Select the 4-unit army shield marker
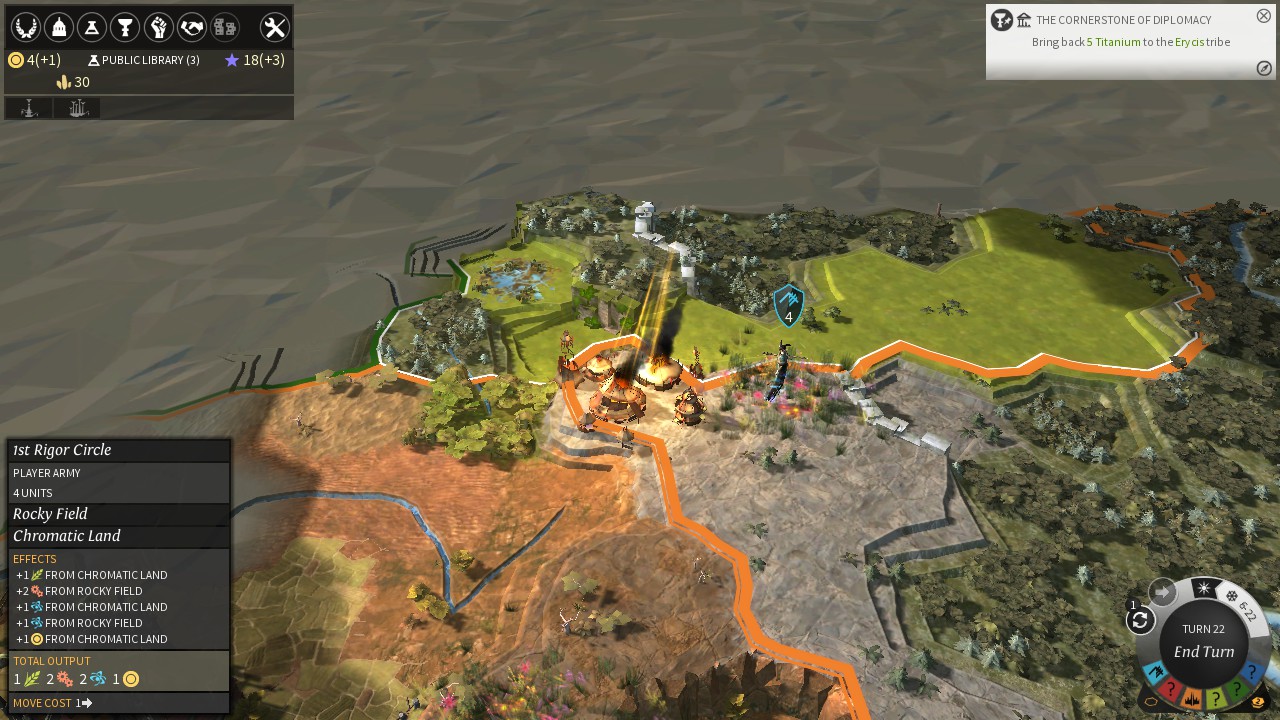Image resolution: width=1280 pixels, height=720 pixels. (788, 304)
